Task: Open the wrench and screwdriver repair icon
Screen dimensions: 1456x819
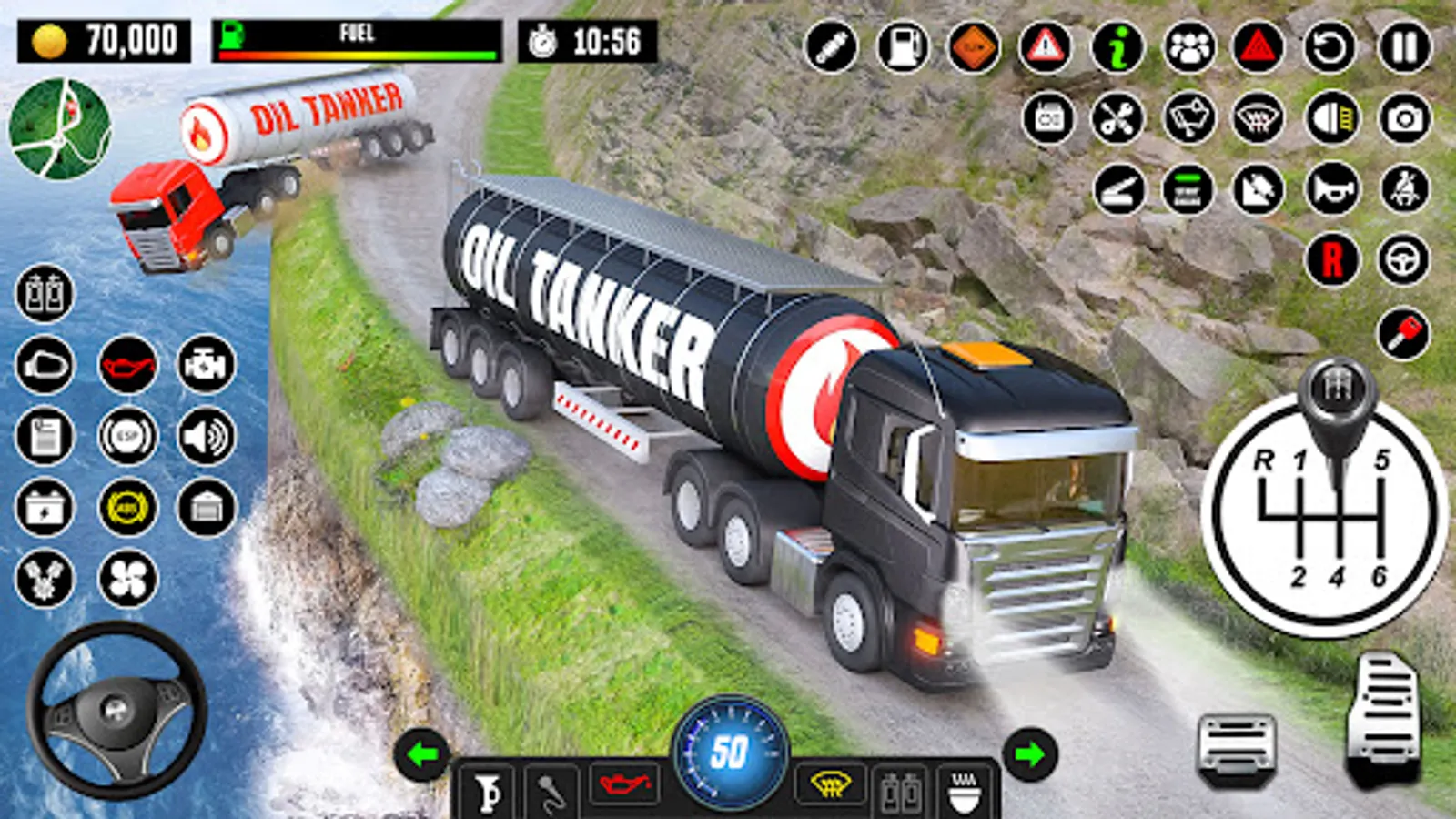Action: 1117,118
